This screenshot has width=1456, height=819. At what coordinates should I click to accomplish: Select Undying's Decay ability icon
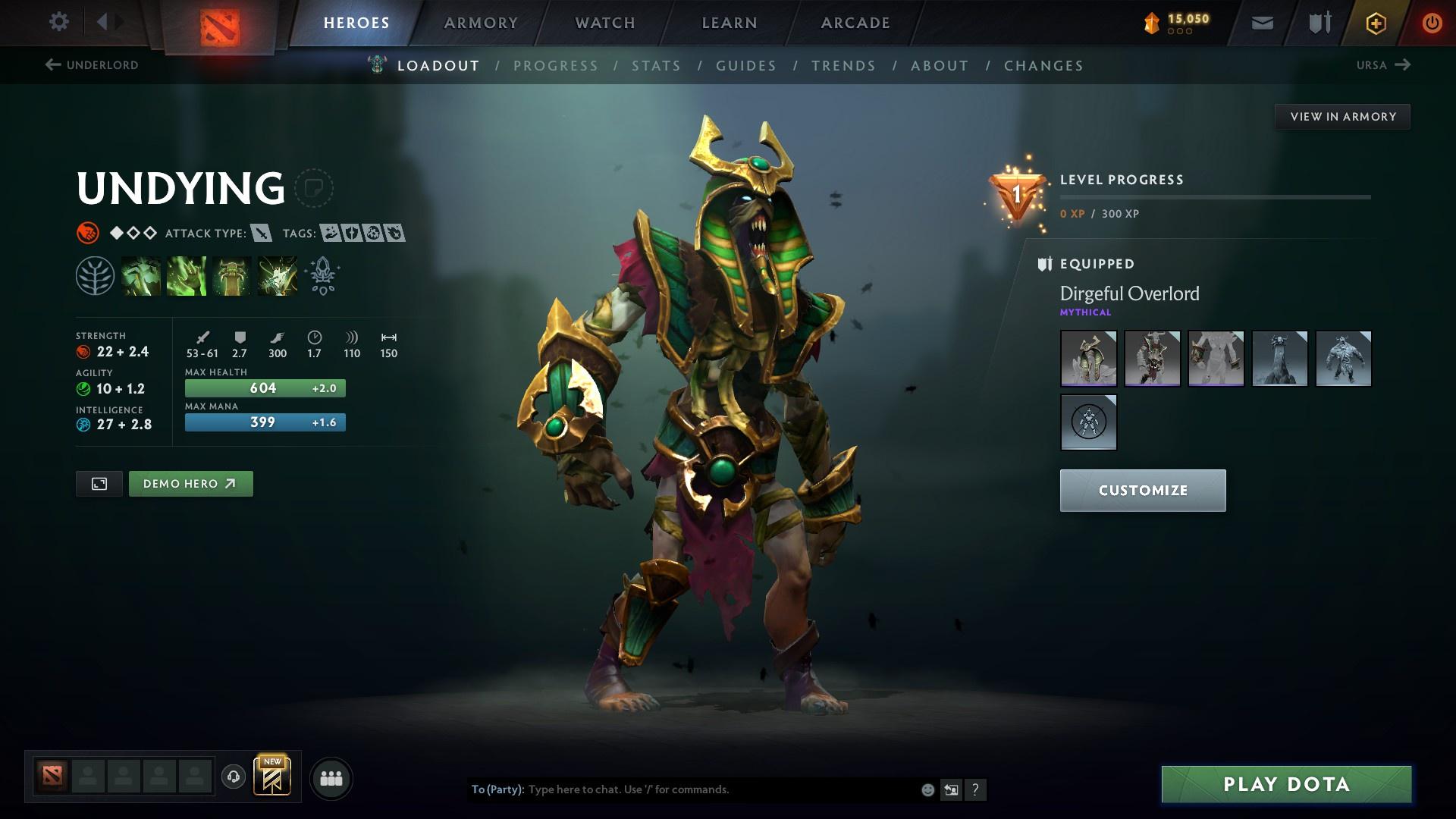[141, 275]
